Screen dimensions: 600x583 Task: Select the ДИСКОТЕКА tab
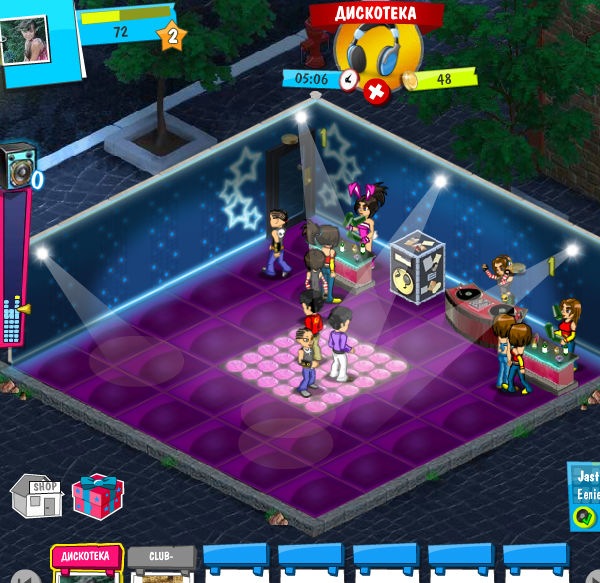86,556
